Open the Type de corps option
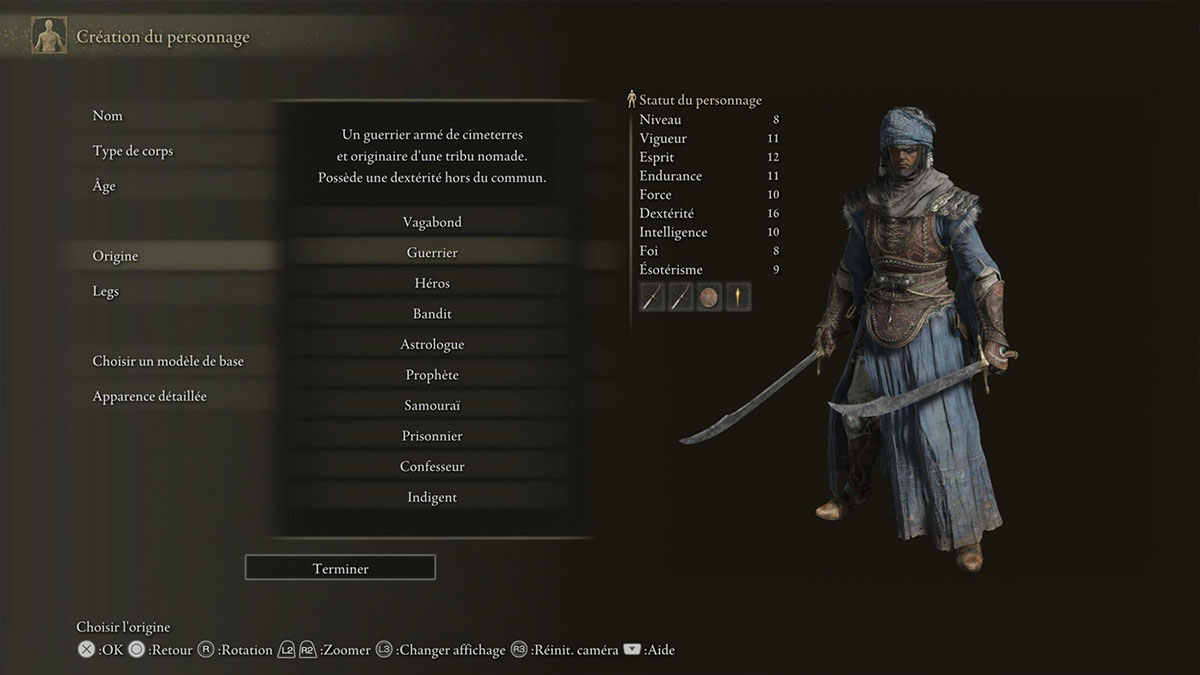 point(133,151)
